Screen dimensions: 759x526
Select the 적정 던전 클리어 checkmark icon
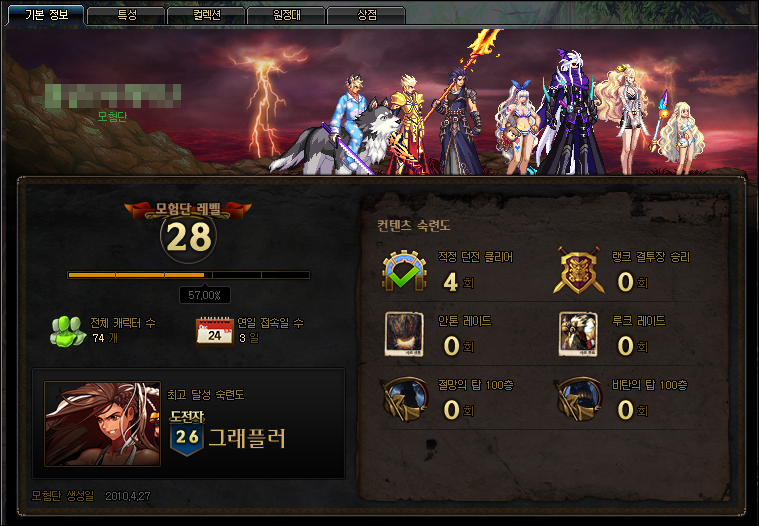click(404, 271)
